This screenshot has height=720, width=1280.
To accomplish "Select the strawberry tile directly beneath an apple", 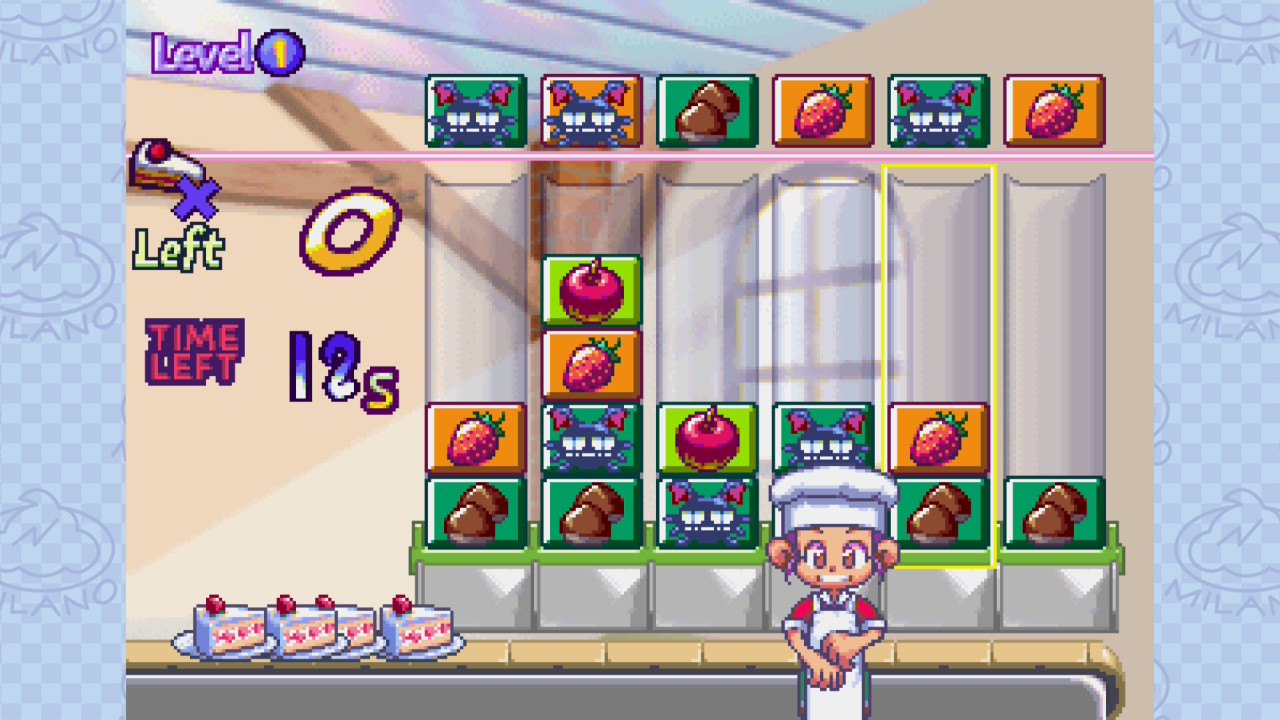I will [x=591, y=364].
